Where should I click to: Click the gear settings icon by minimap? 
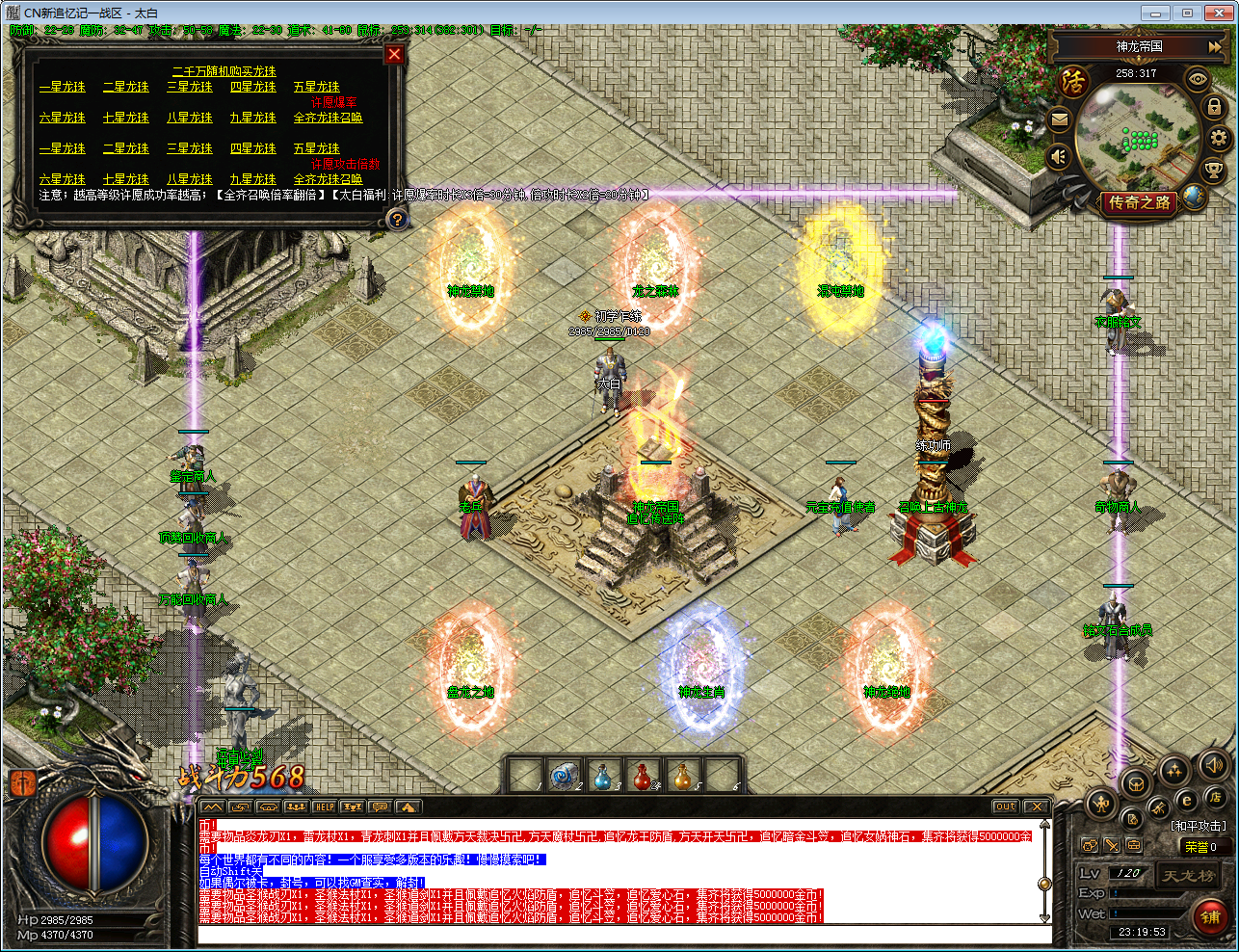1219,138
